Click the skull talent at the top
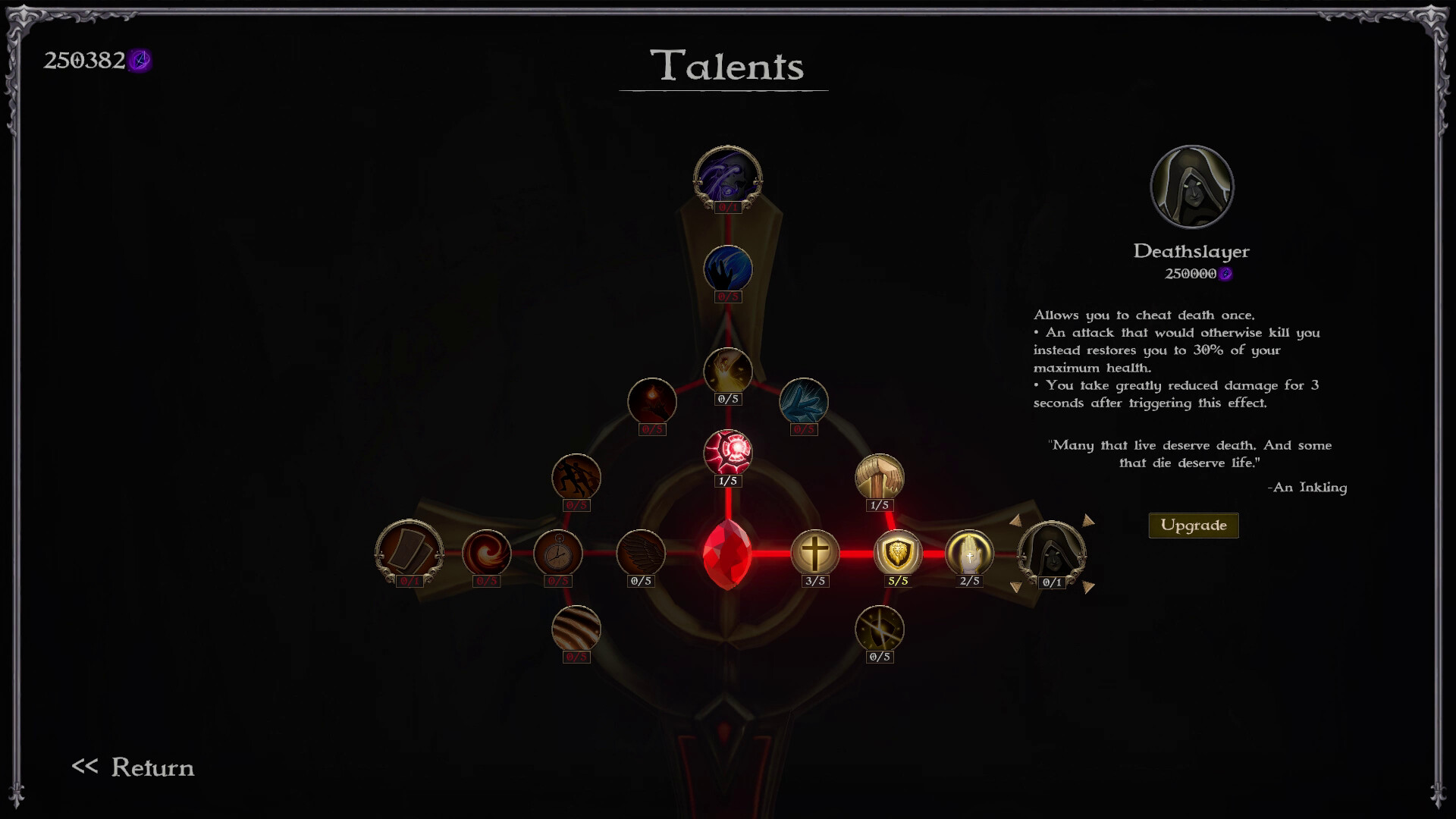Image resolution: width=1456 pixels, height=819 pixels. tap(728, 175)
